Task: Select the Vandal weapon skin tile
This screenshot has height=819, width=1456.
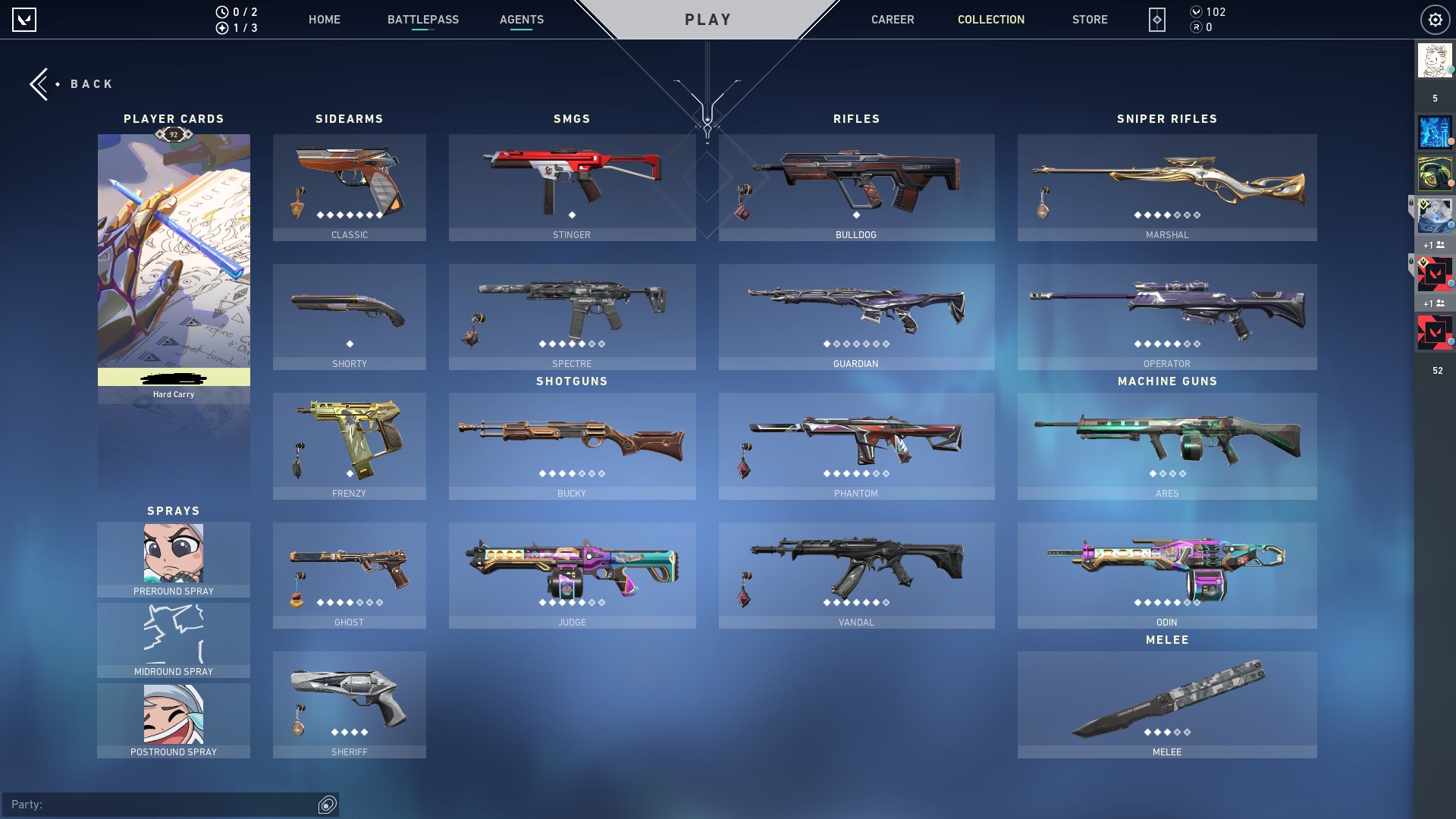Action: tap(856, 576)
